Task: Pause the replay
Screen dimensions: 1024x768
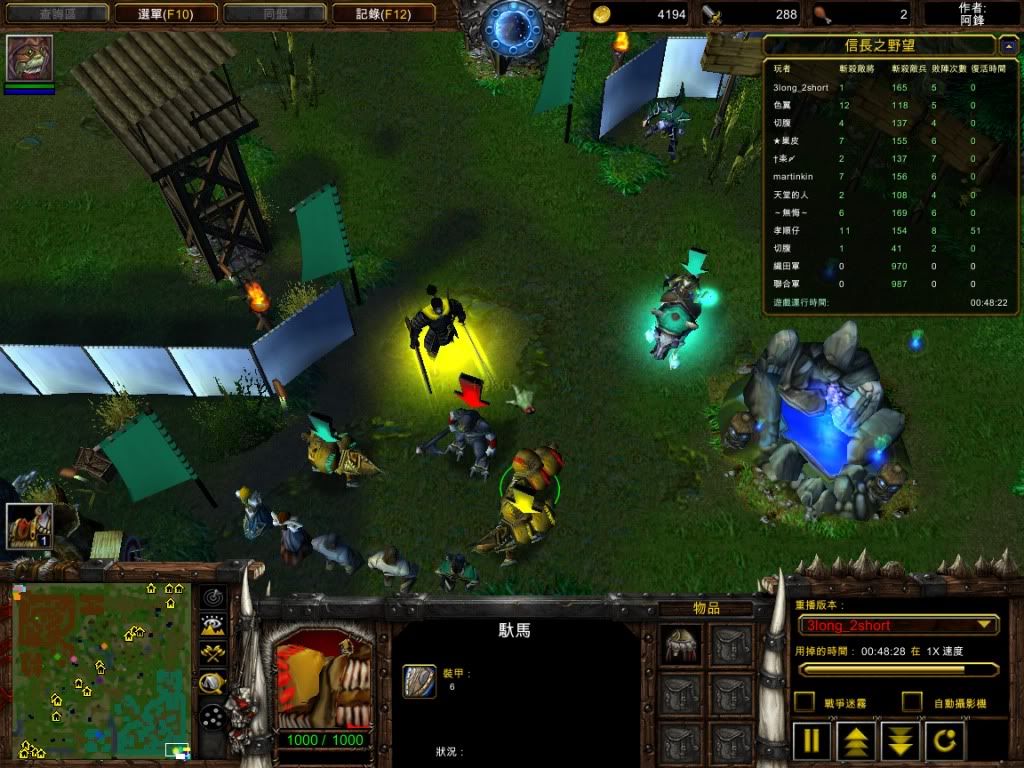Action: [x=812, y=741]
